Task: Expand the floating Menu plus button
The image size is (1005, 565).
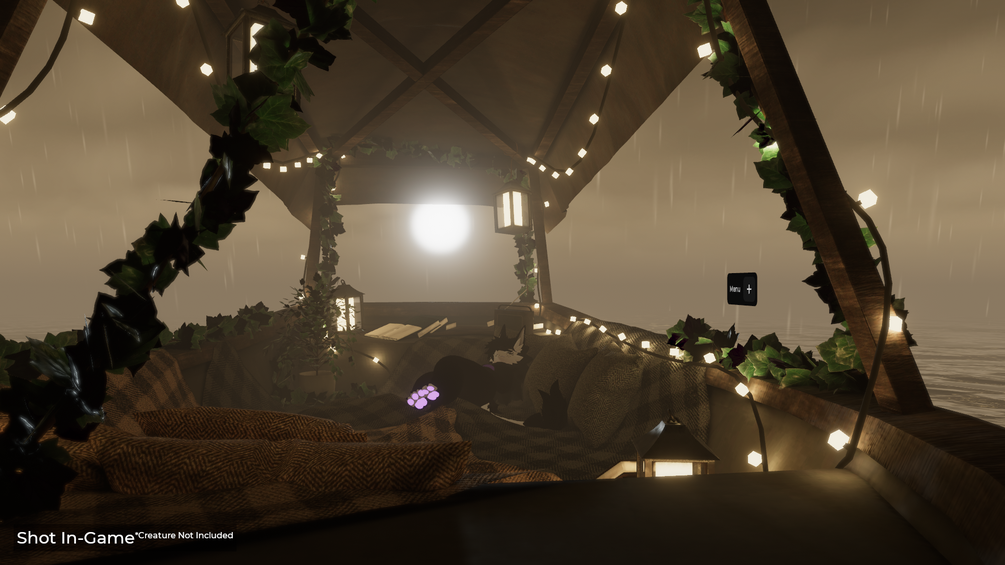Action: point(749,289)
